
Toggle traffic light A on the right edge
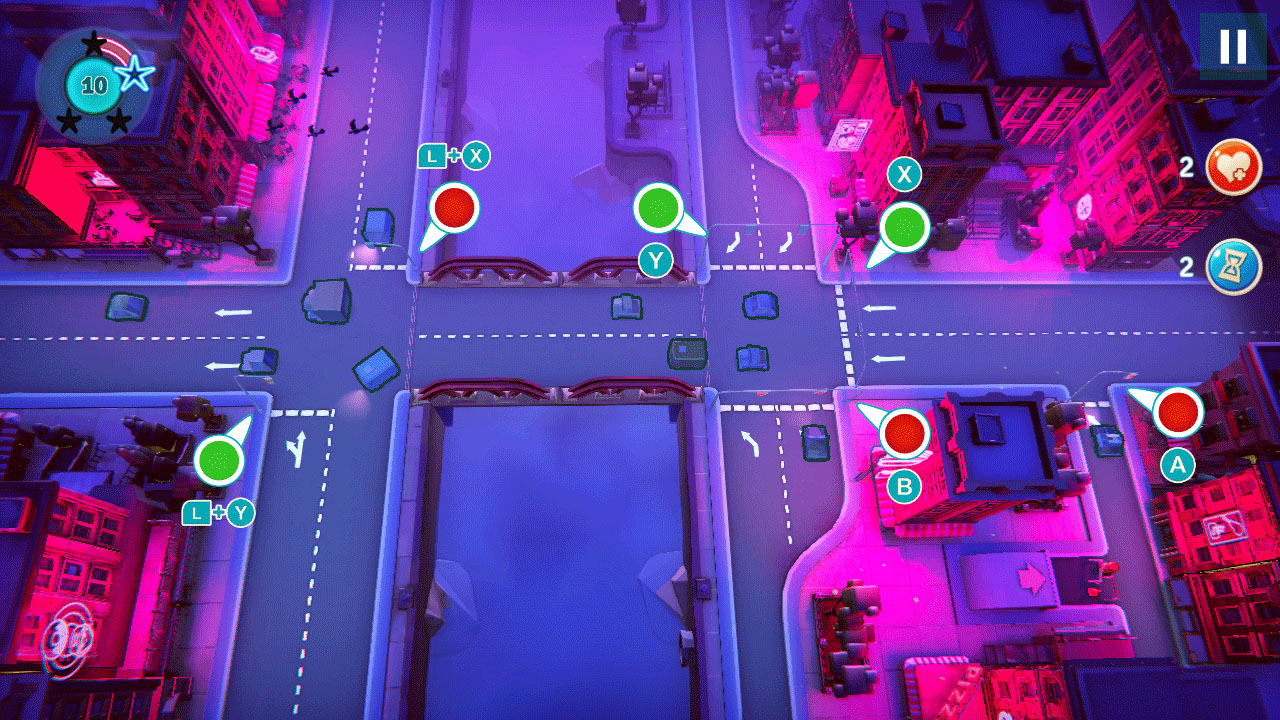tap(1177, 413)
